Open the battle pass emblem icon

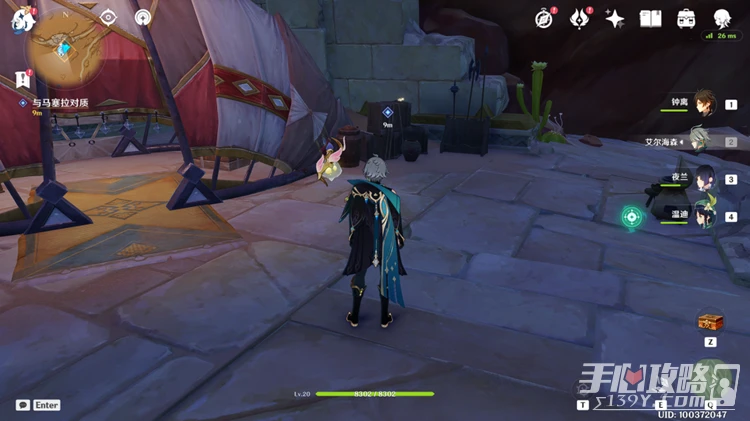[x=579, y=18]
